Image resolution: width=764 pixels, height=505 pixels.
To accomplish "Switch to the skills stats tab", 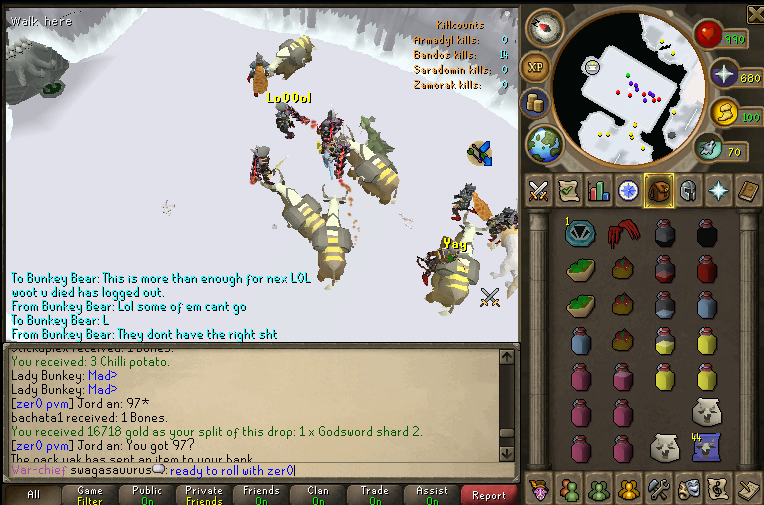I will 598,190.
